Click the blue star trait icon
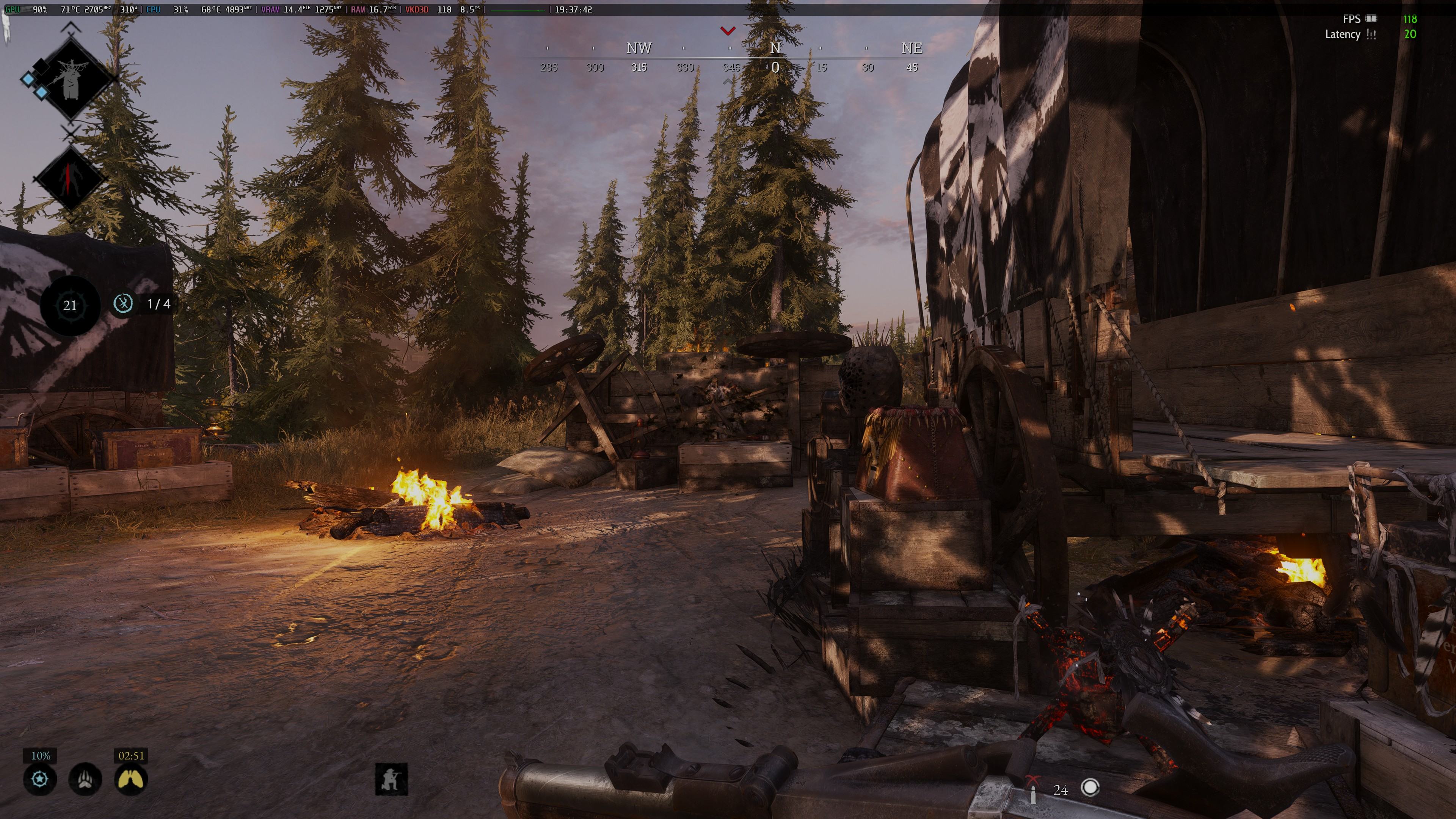The image size is (1456, 819). [x=39, y=780]
